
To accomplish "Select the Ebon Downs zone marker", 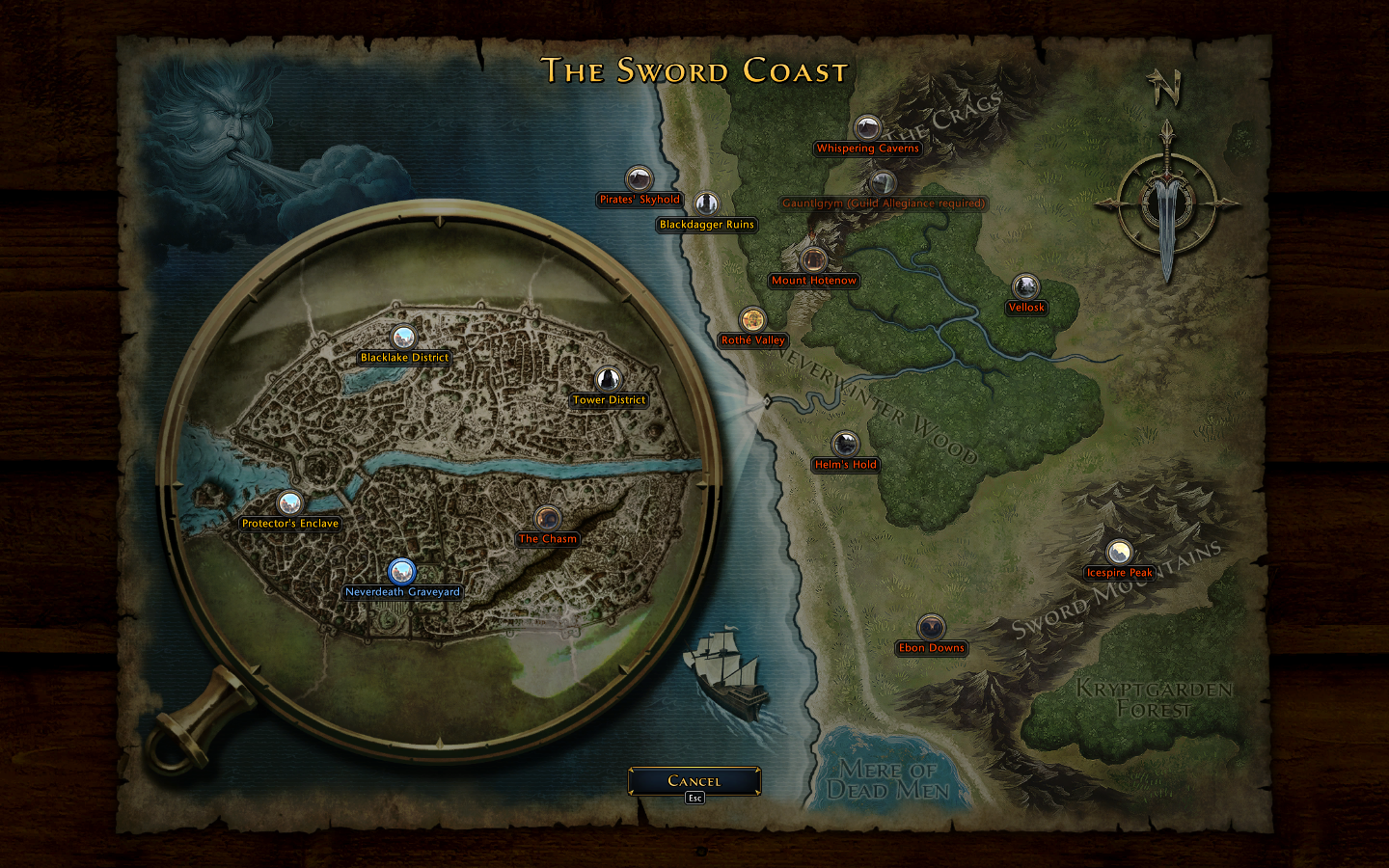I will coord(932,629).
